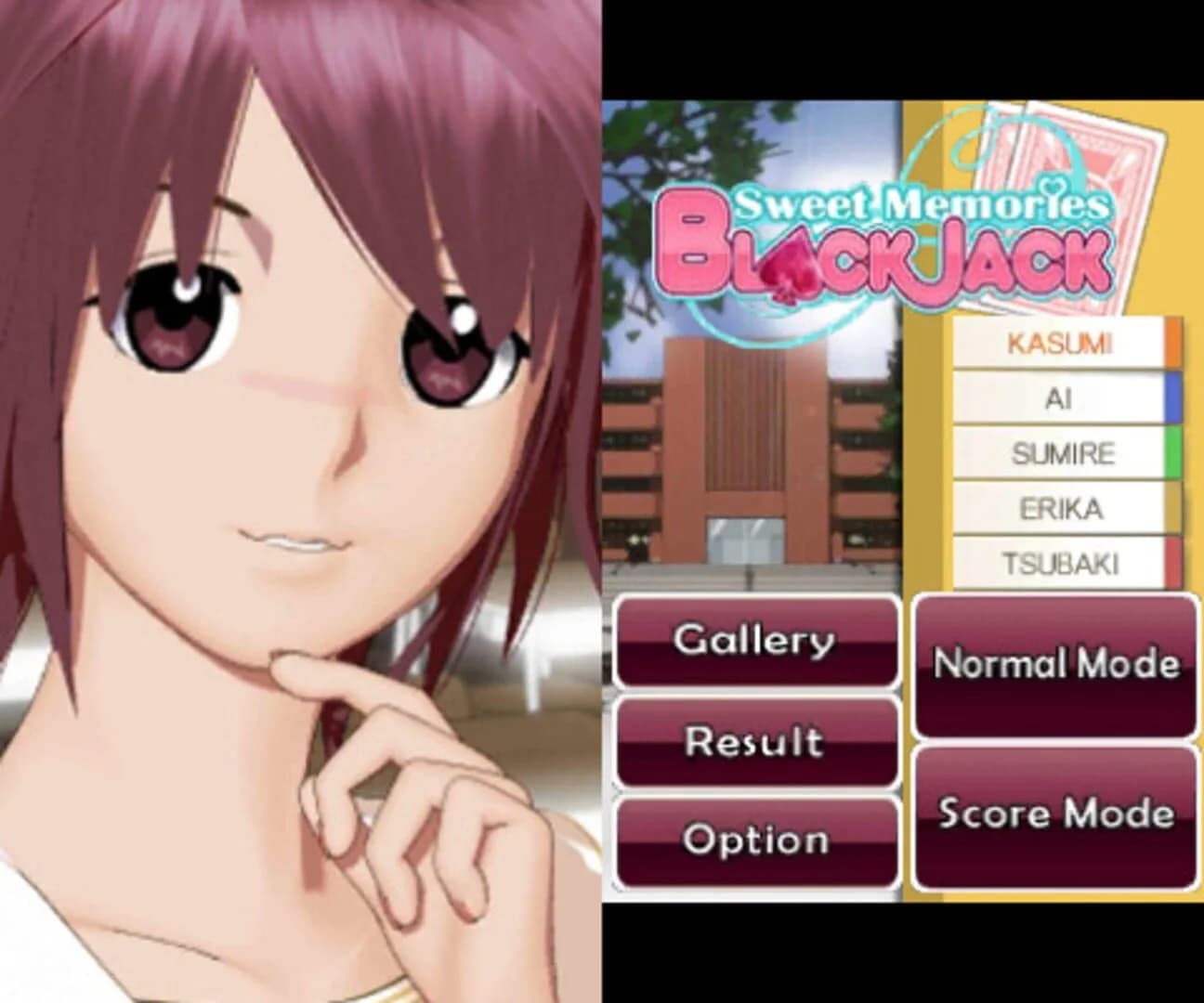
Task: Select the ERIKA tab from the list
Action: [x=1059, y=509]
